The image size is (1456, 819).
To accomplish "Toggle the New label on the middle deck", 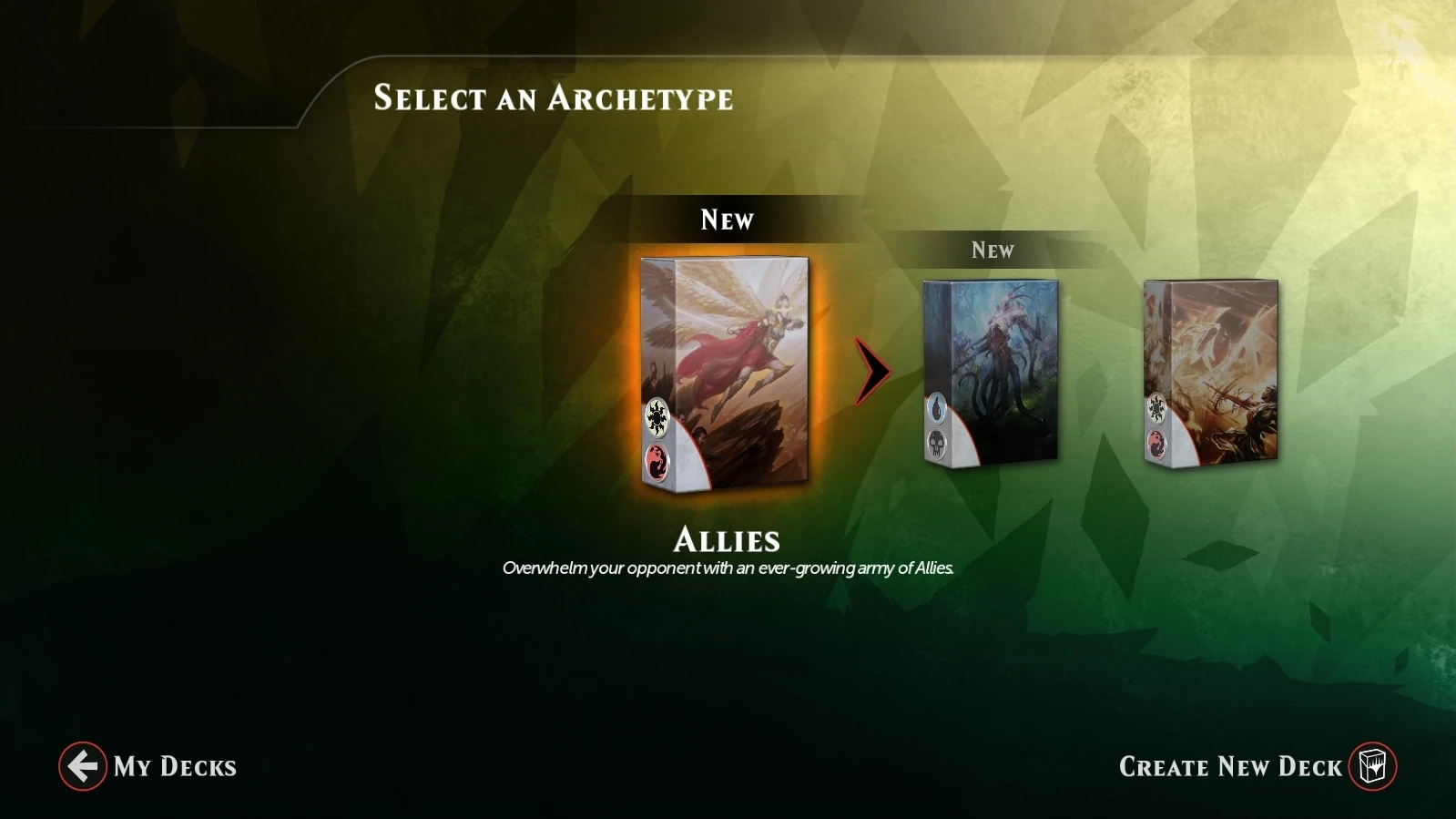I will tap(993, 249).
